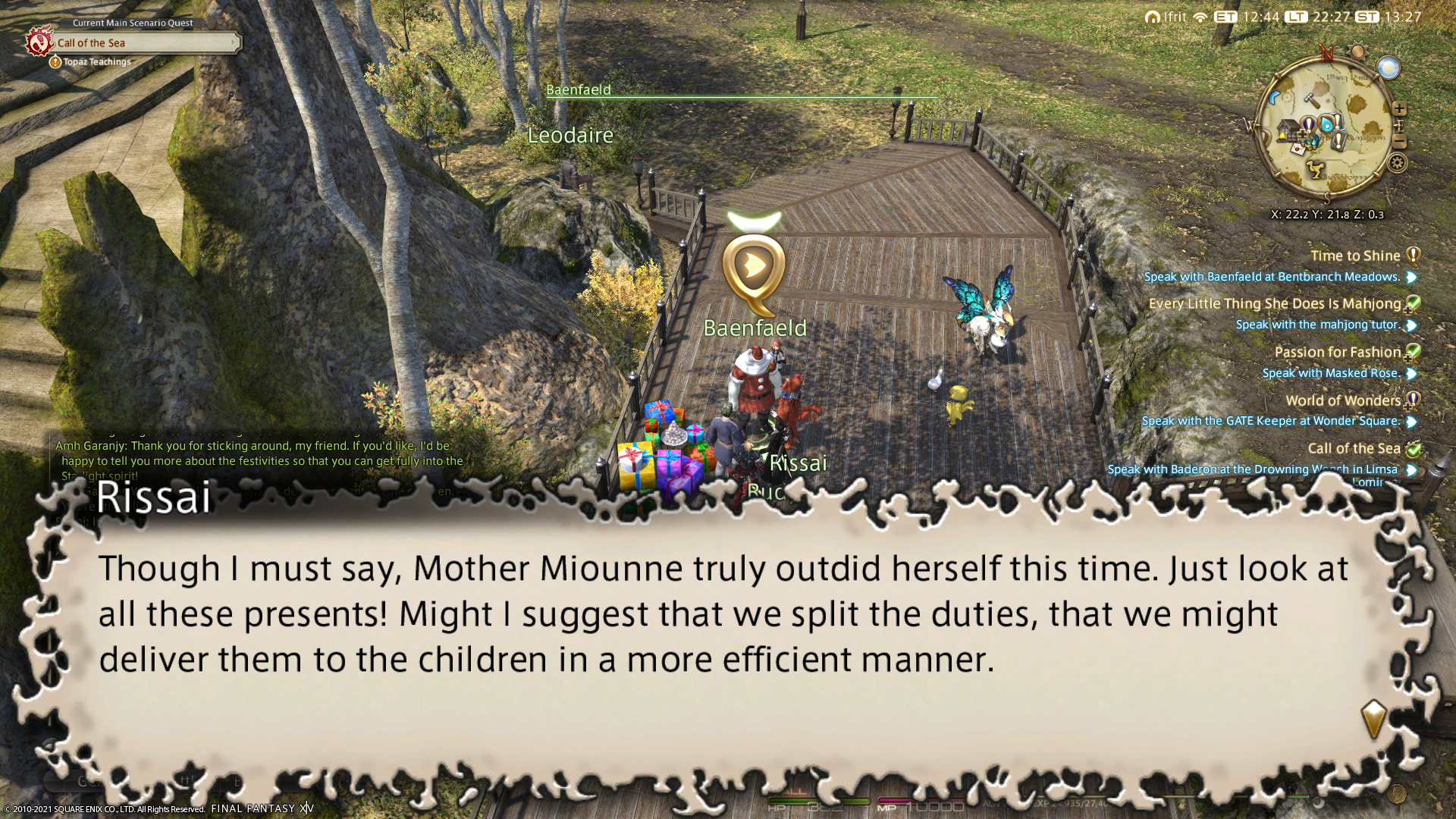Click the sun compass lock icon above minimap
The width and height of the screenshot is (1456, 819).
[1357, 52]
